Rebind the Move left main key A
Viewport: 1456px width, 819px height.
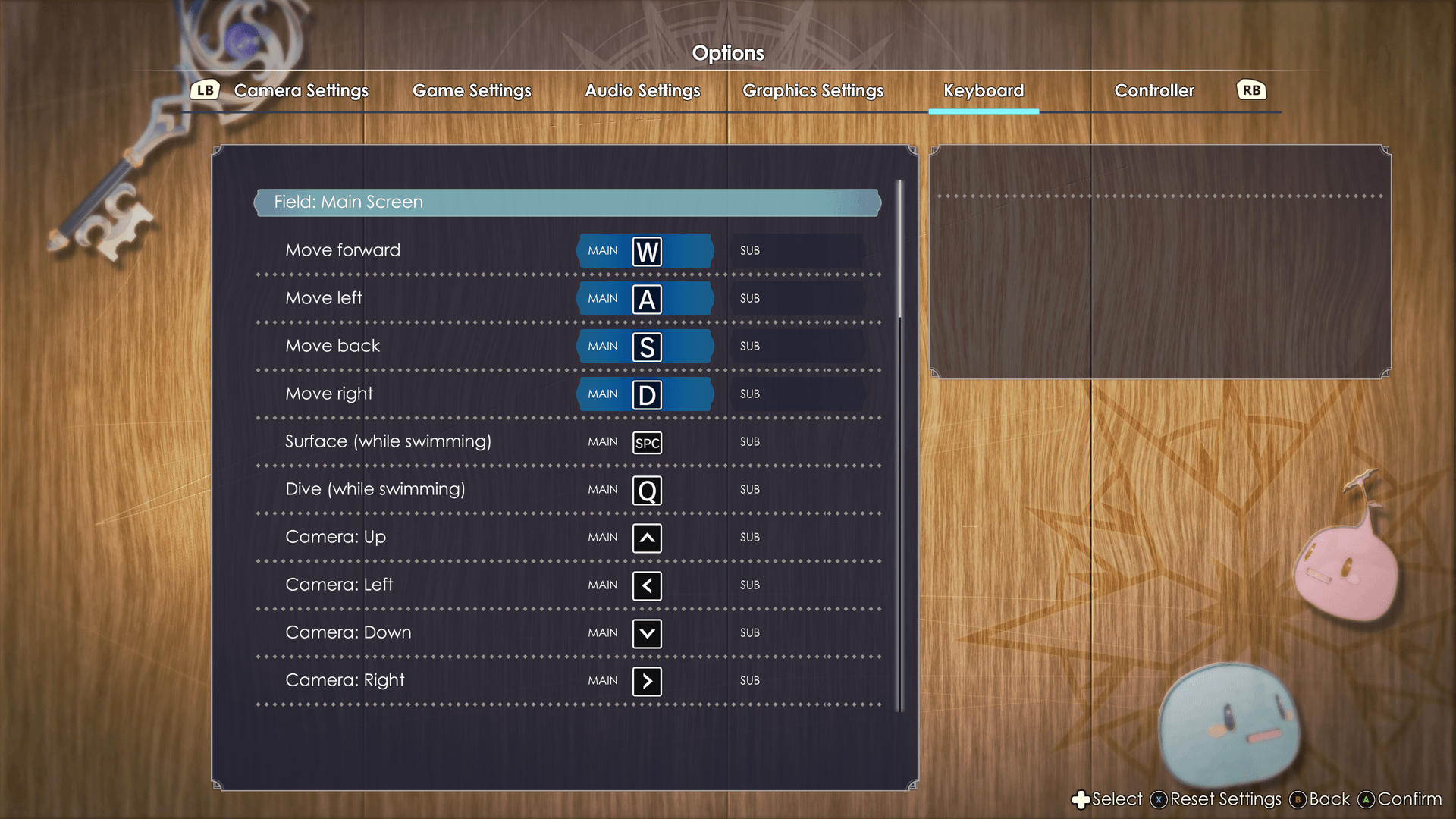point(646,299)
